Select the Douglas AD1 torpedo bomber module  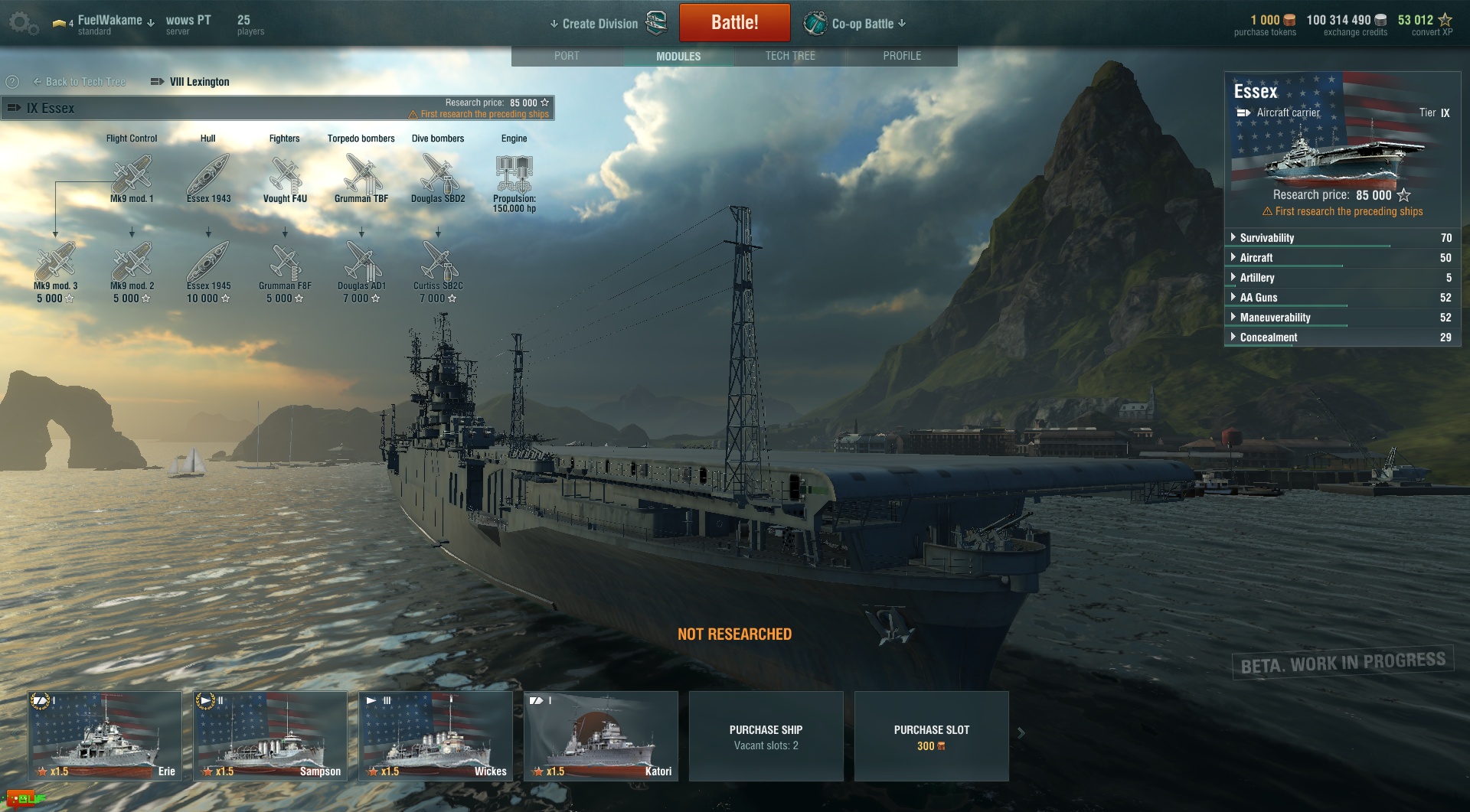pyautogui.click(x=361, y=263)
